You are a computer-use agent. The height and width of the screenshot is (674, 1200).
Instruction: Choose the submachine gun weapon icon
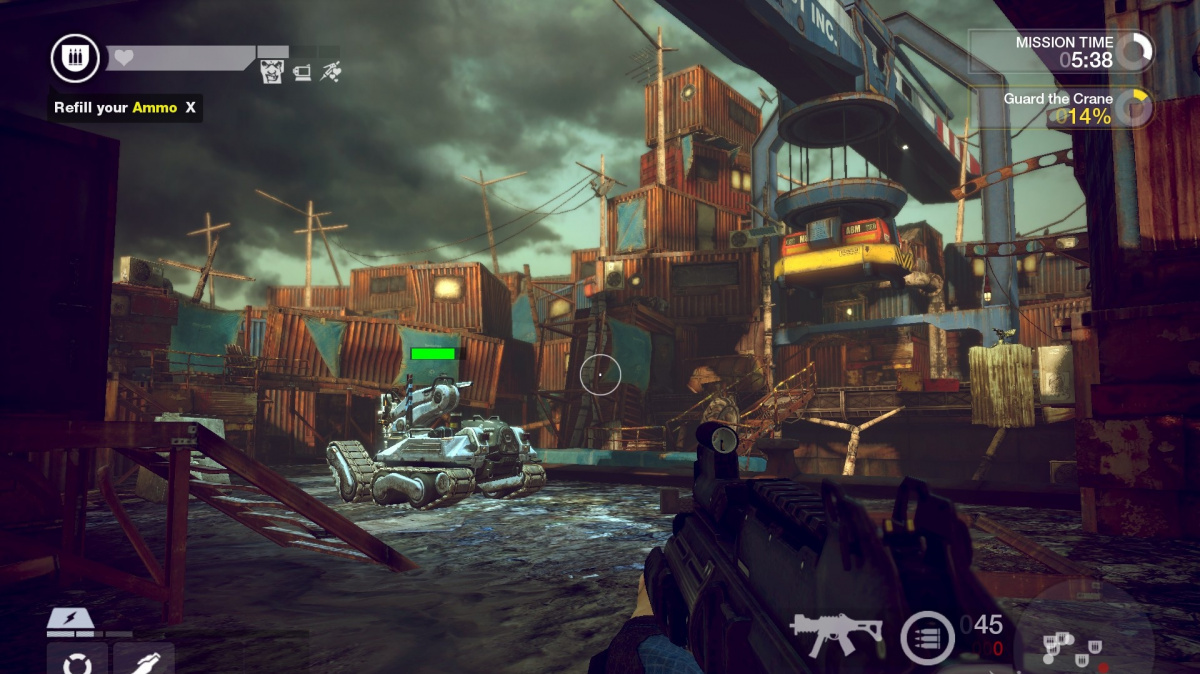836,629
